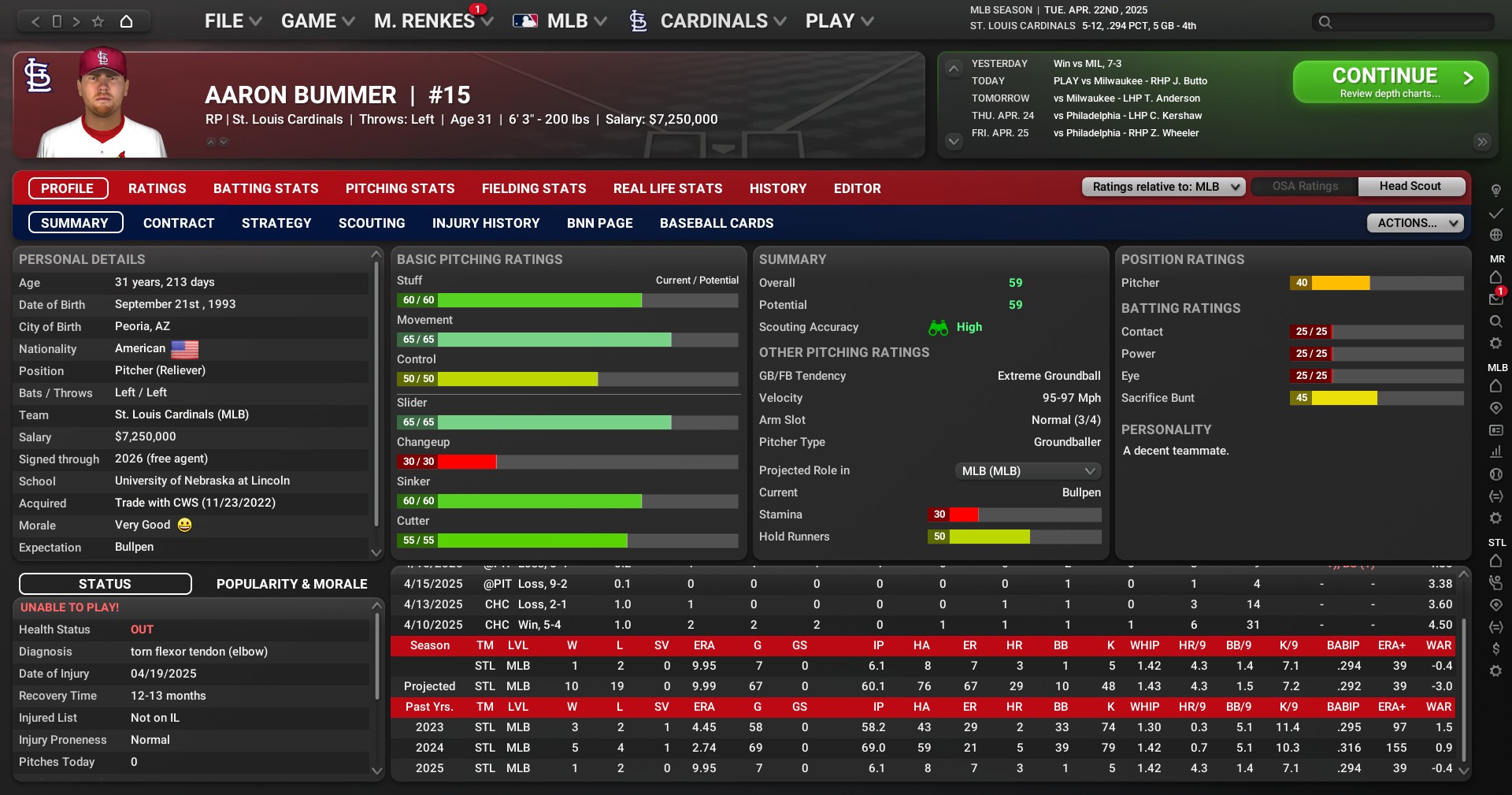
Task: Open the Actions dropdown
Action: click(x=1415, y=223)
